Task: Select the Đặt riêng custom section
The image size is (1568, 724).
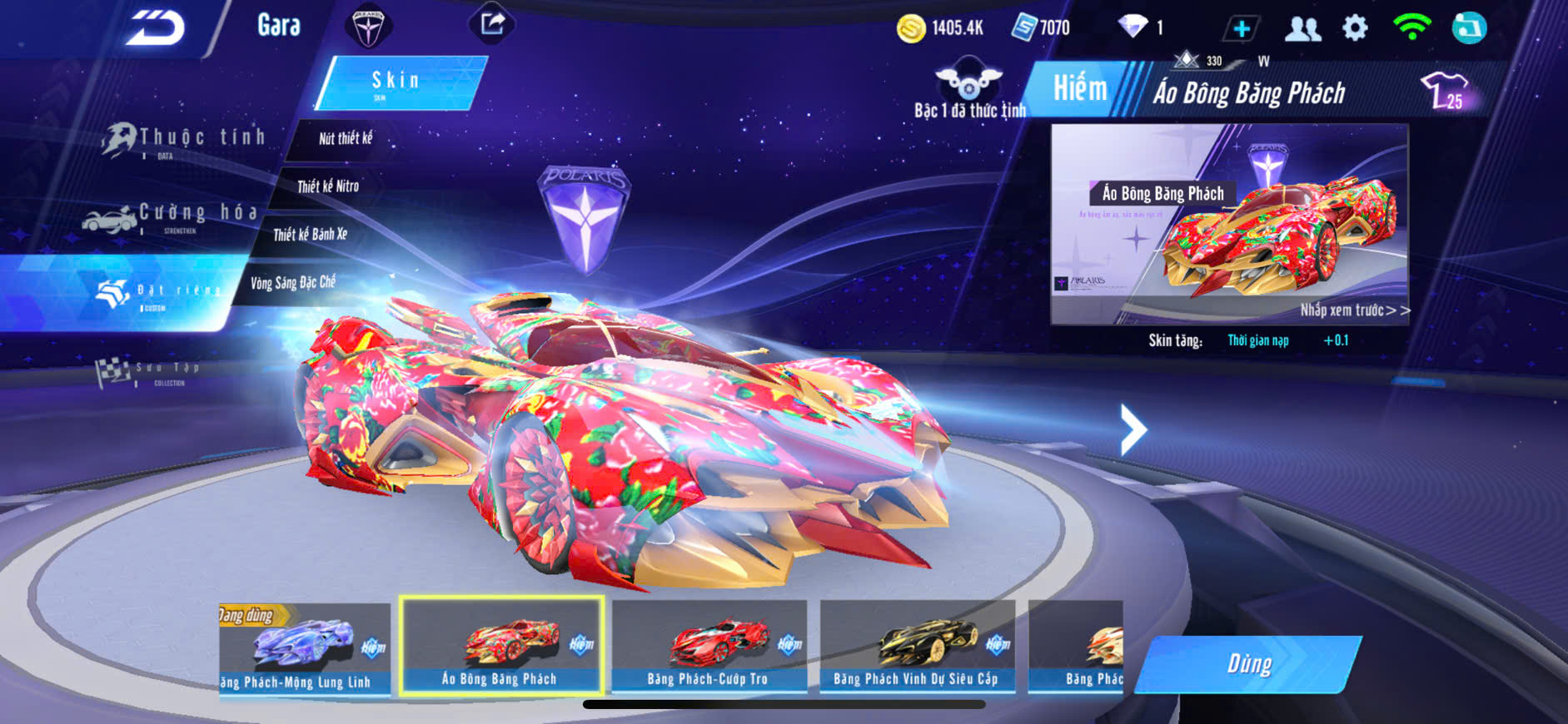Action: click(x=158, y=292)
